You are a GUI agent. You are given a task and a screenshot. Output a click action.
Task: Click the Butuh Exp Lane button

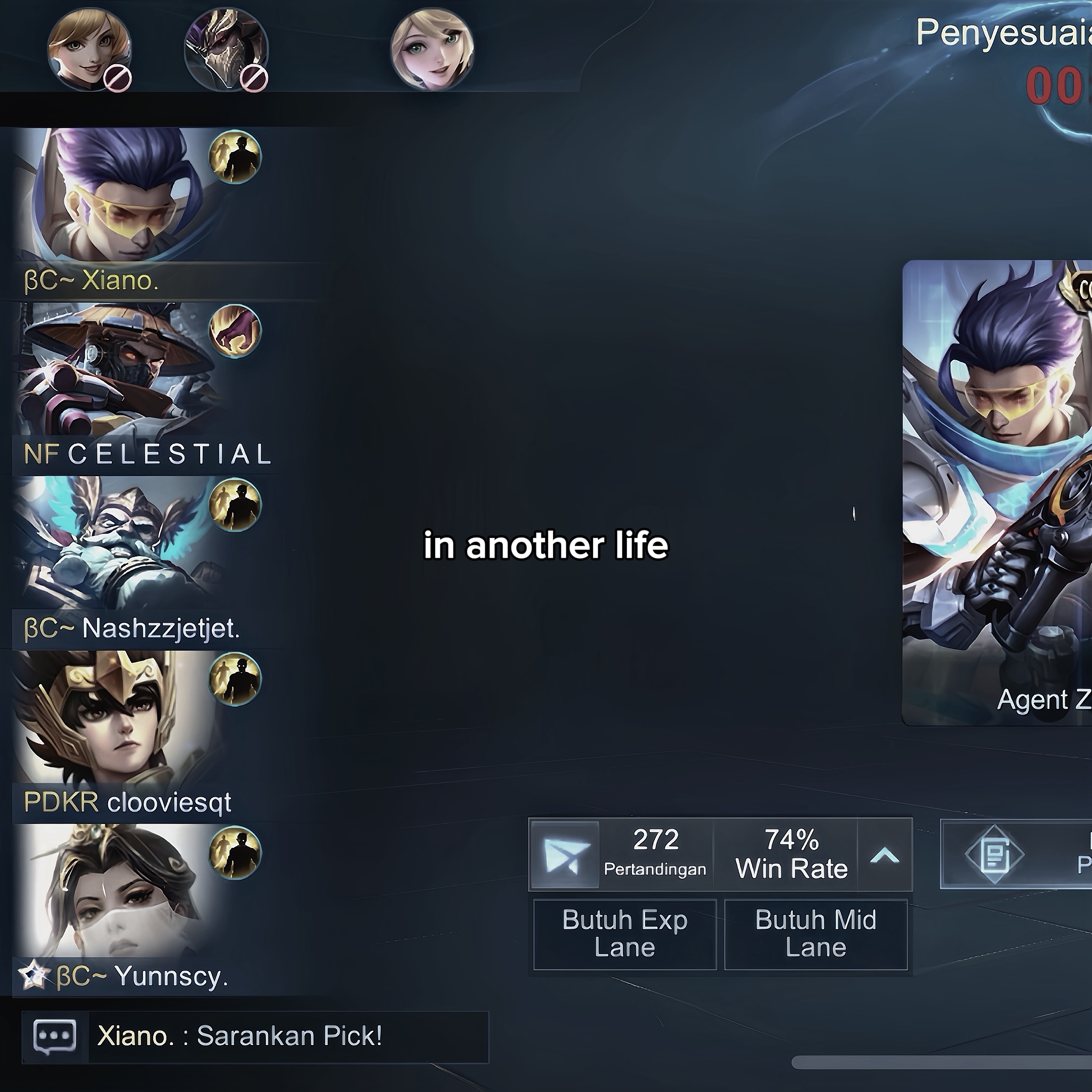[624, 934]
